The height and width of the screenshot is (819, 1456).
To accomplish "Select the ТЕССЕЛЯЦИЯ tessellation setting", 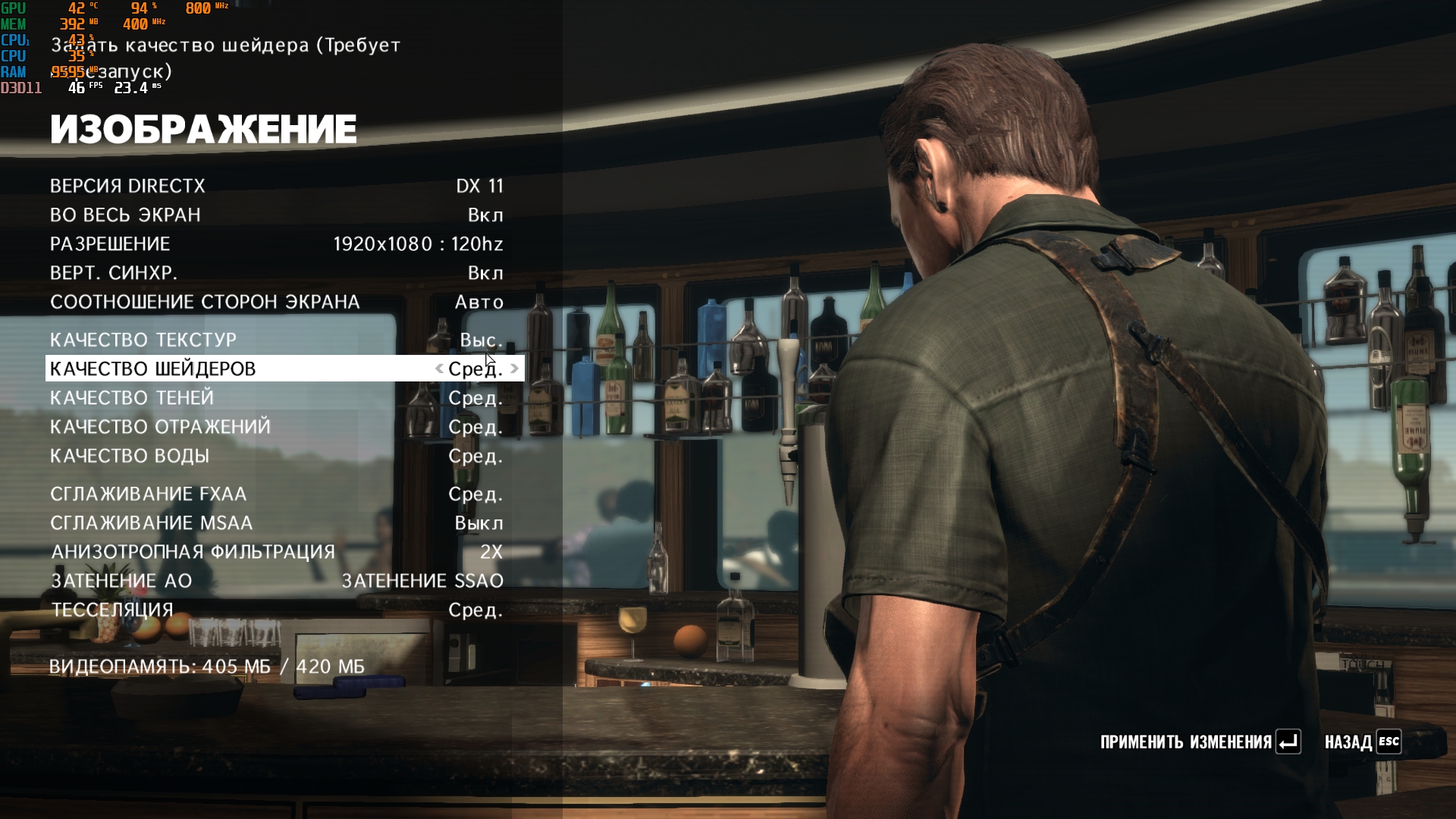I will coord(277,610).
